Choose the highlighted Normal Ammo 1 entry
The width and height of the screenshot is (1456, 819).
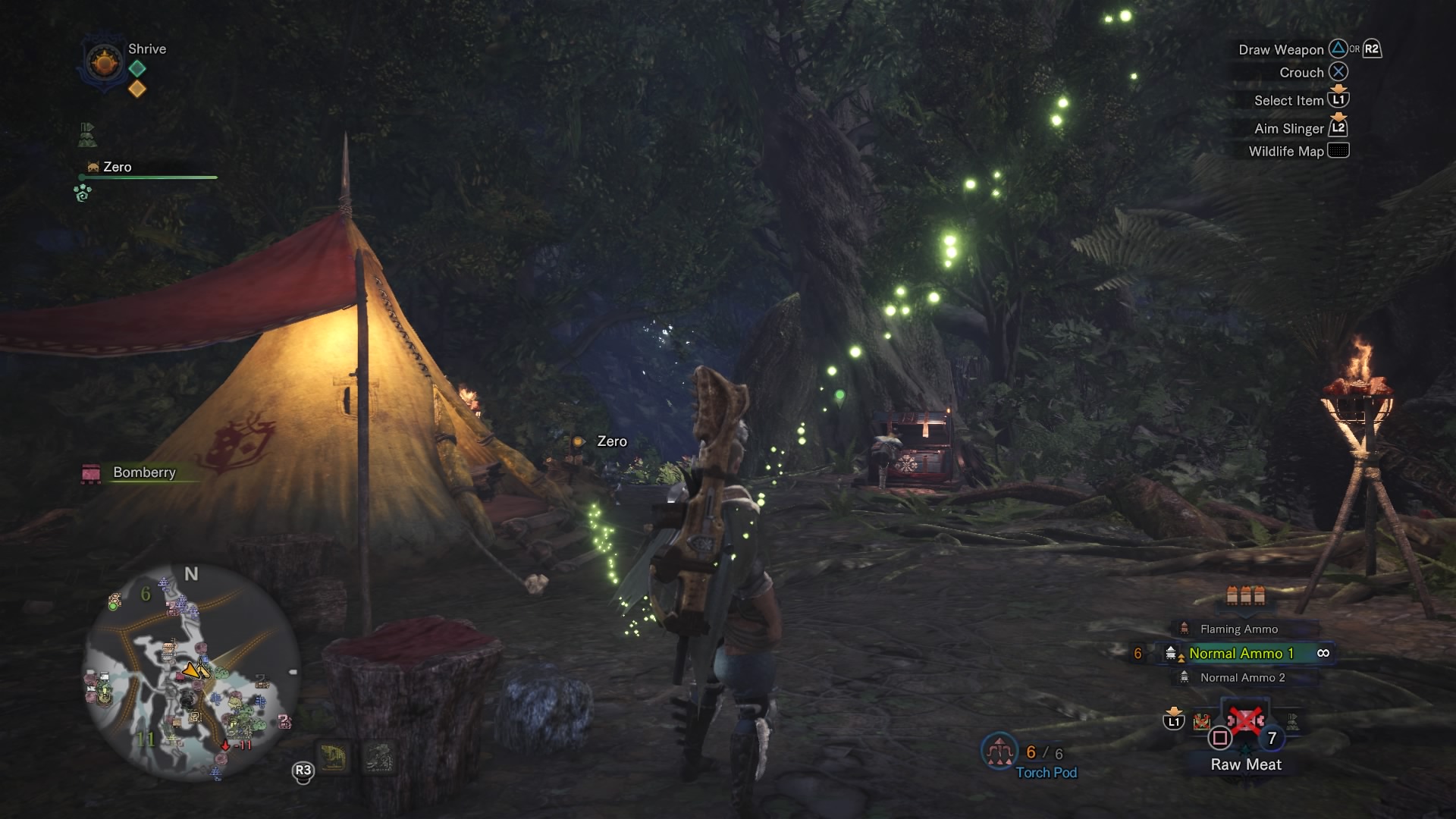point(1241,653)
